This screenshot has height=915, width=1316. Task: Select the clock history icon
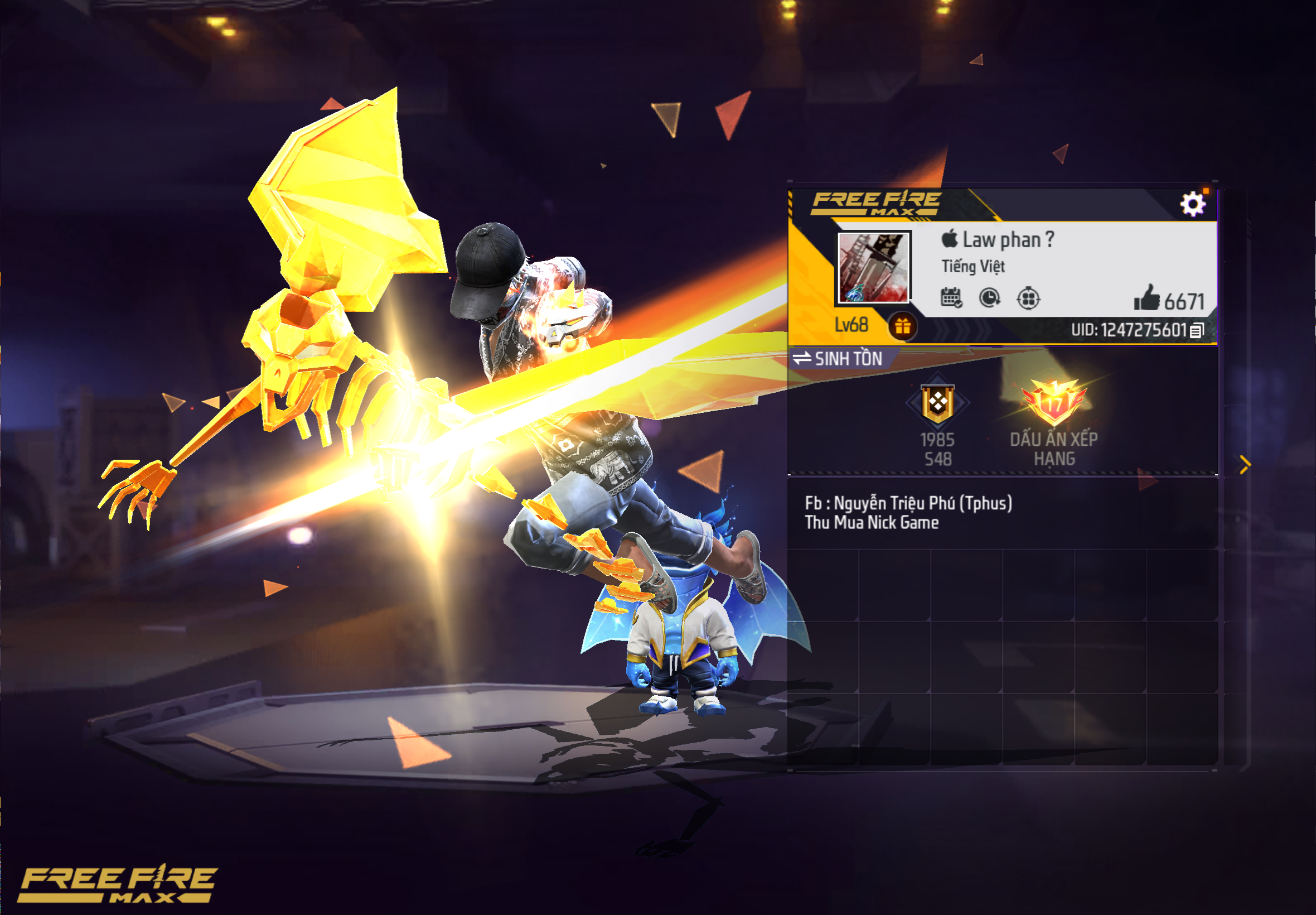(x=989, y=297)
